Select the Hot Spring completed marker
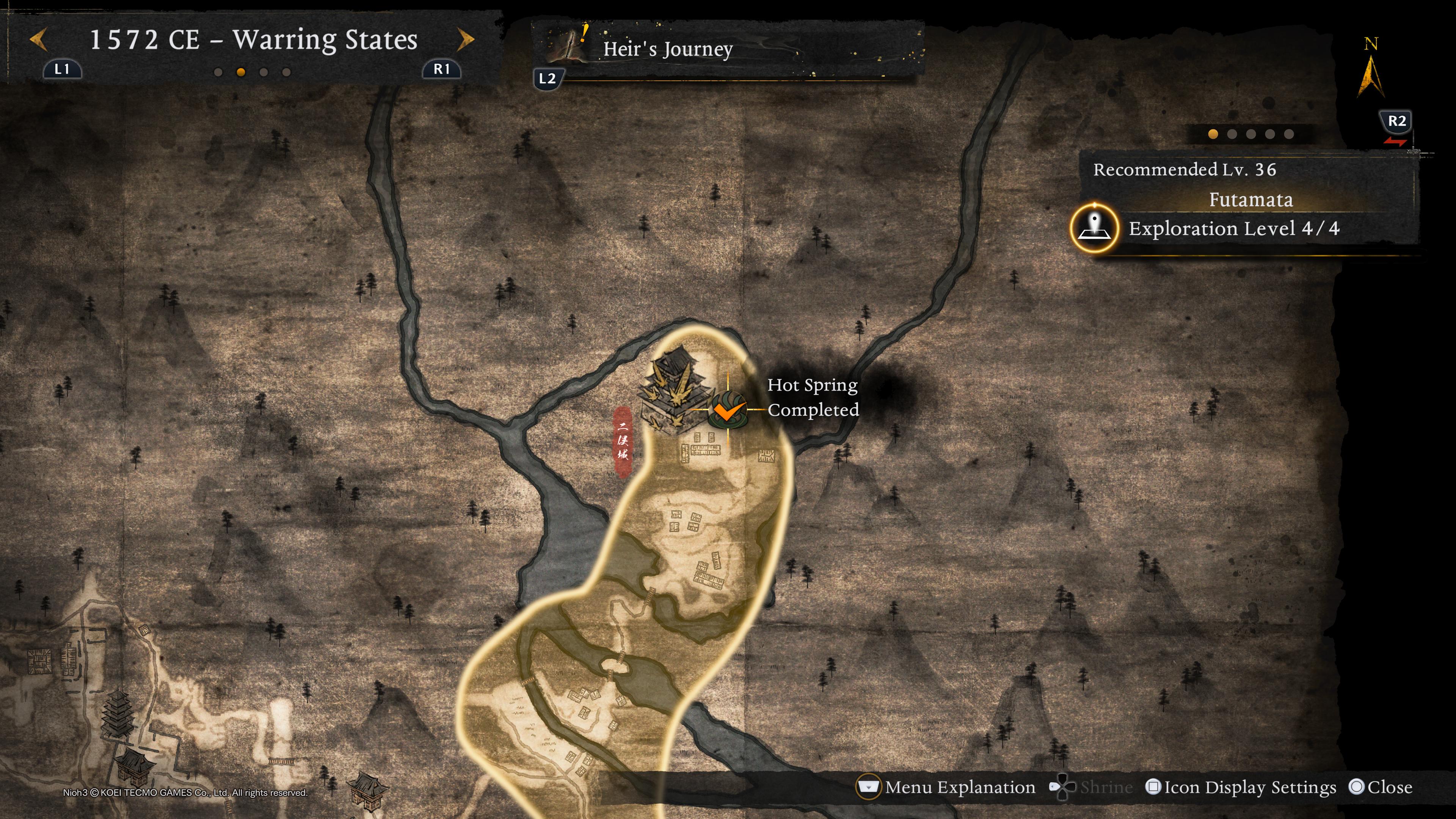Screen dimensions: 1456x819 (x=728, y=409)
